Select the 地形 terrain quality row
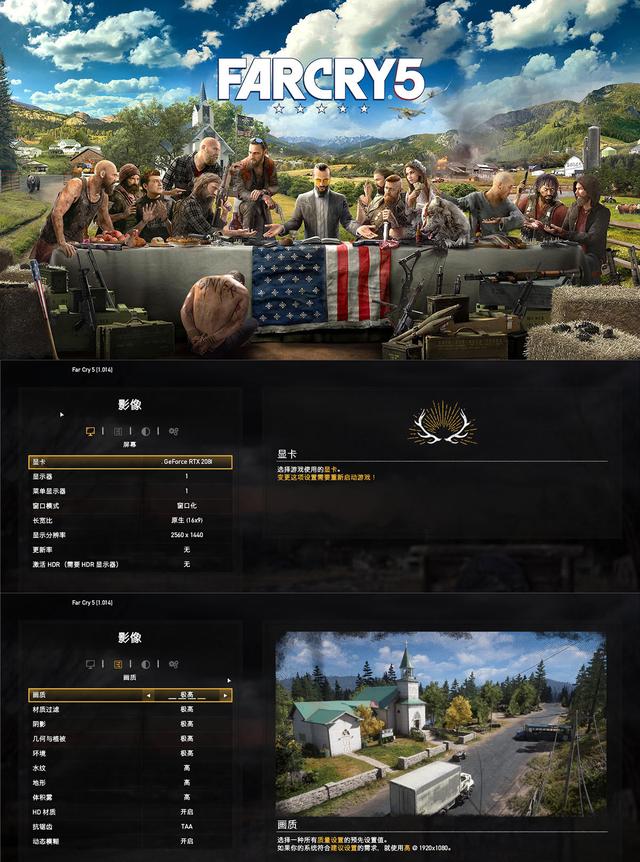640x862 pixels. [131, 782]
